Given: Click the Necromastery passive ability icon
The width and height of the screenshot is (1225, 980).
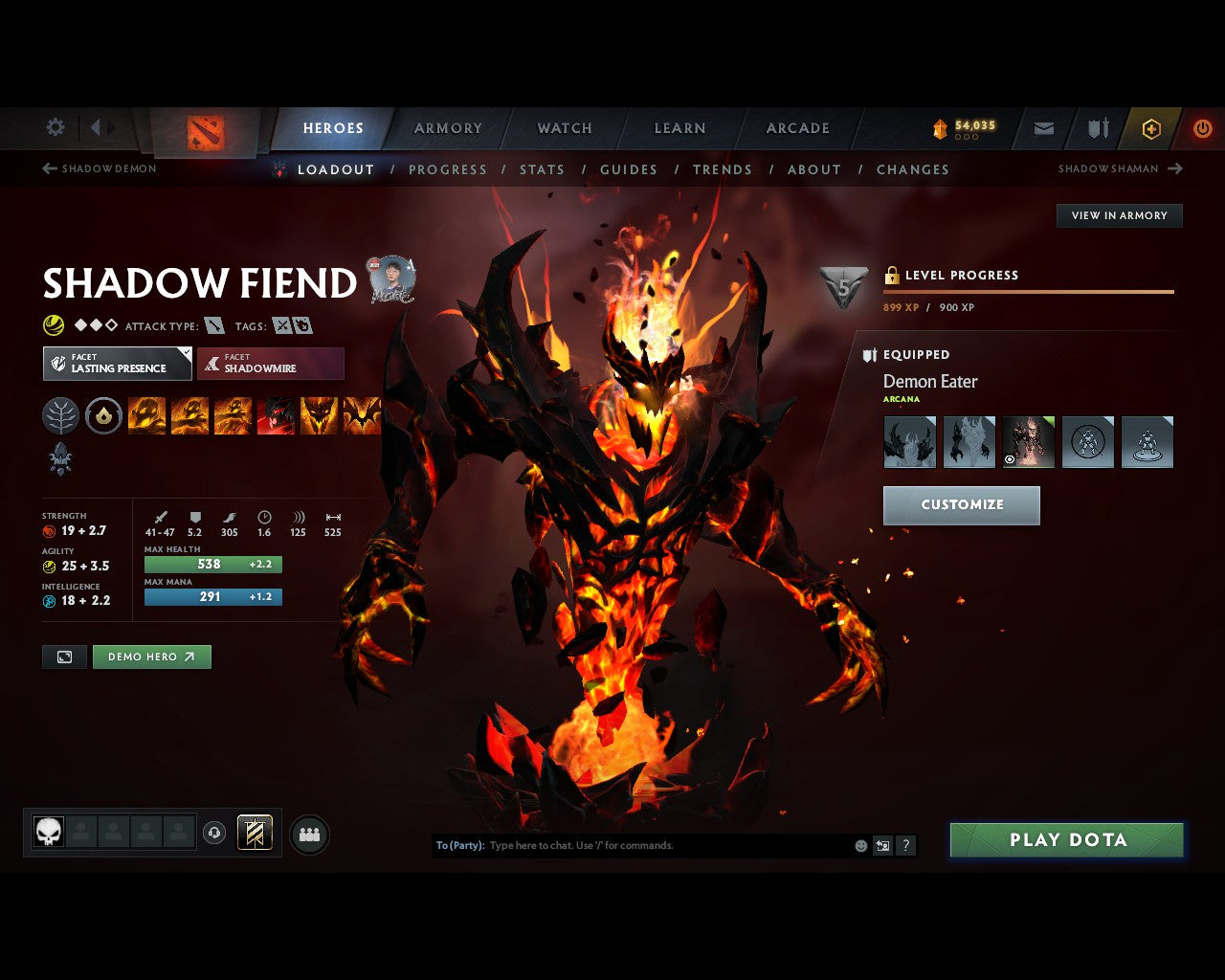Looking at the screenshot, I should coord(278,415).
